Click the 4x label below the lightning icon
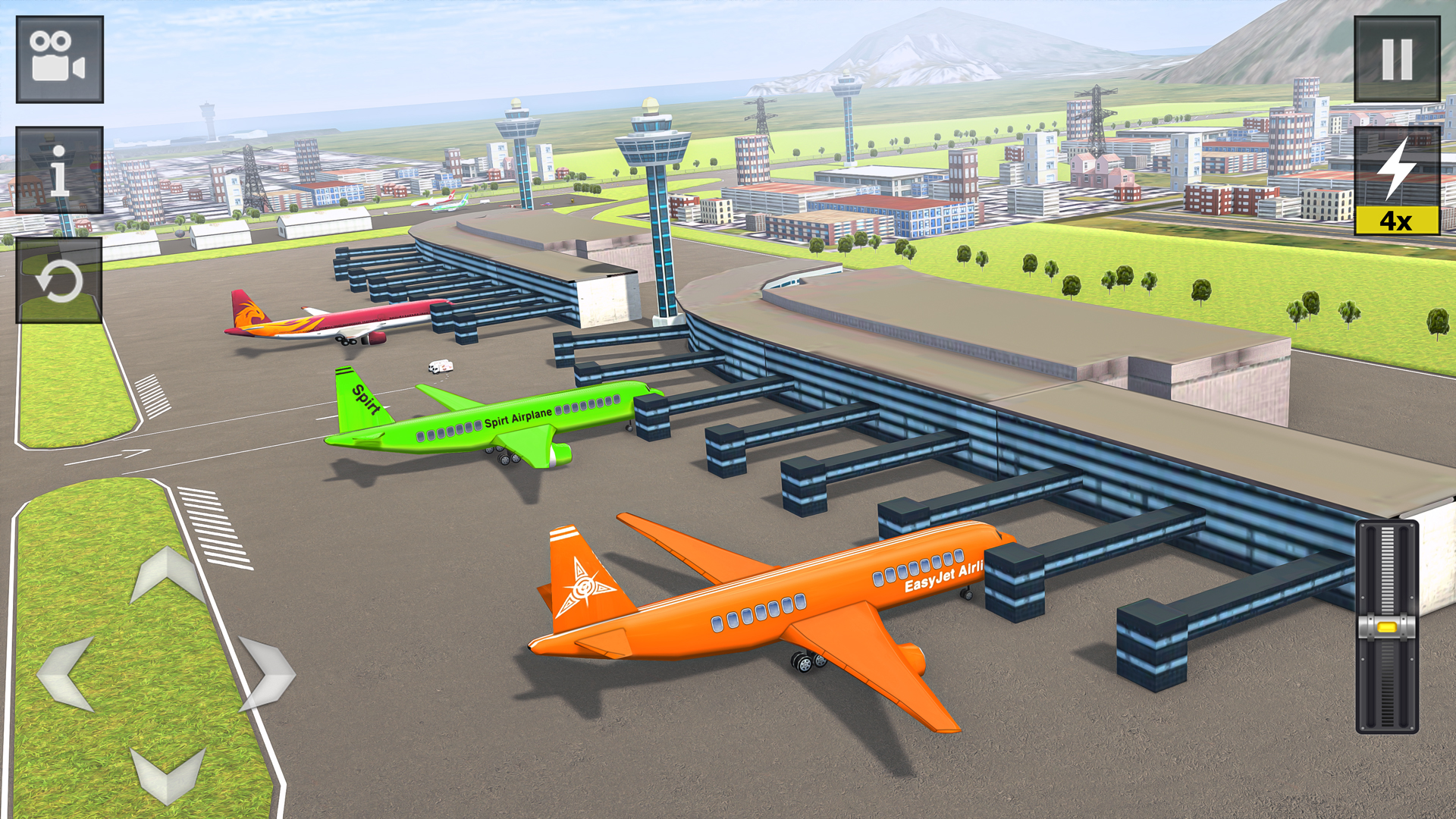 1398,221
